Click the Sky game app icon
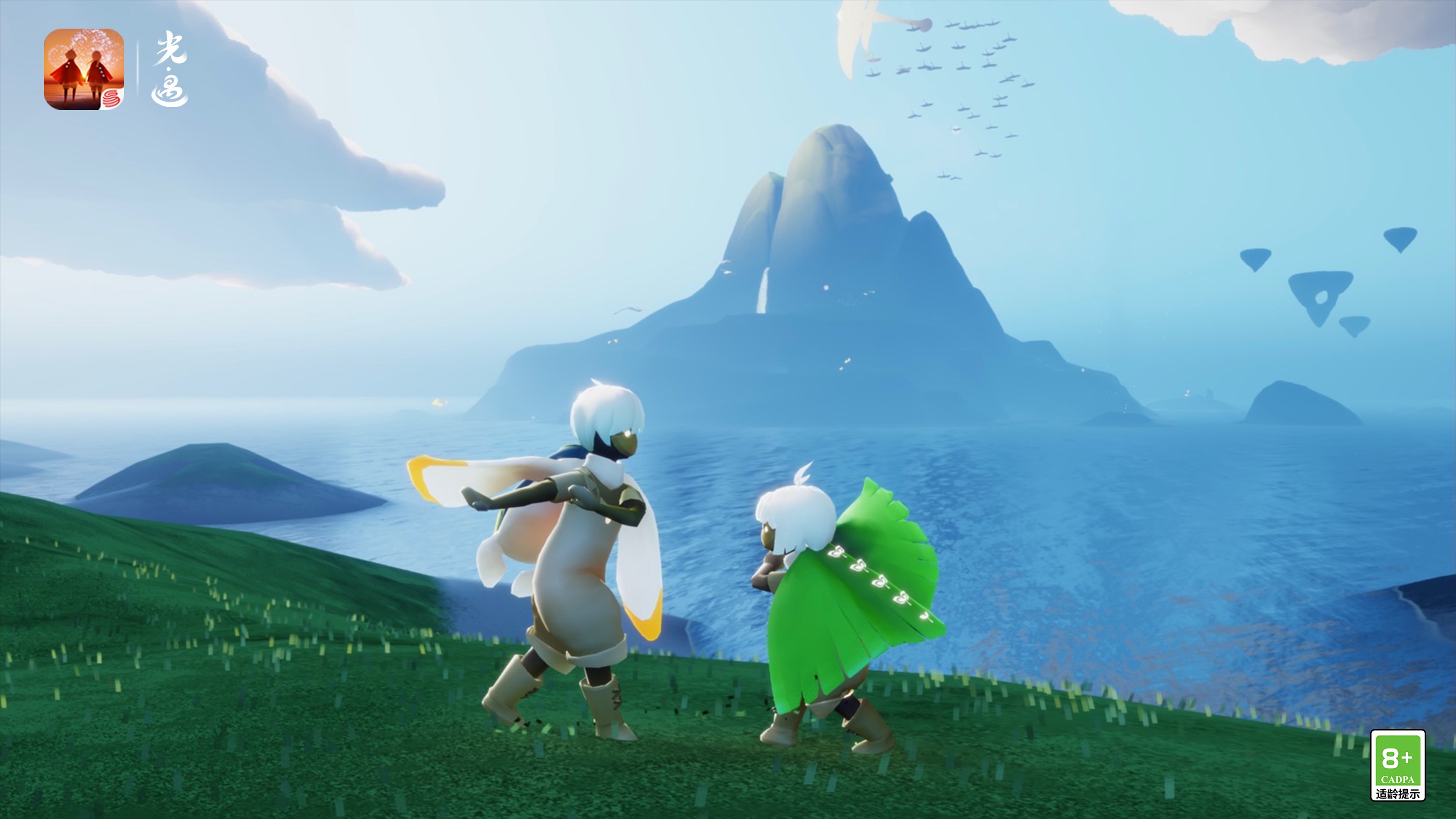This screenshot has width=1456, height=819. [x=84, y=69]
